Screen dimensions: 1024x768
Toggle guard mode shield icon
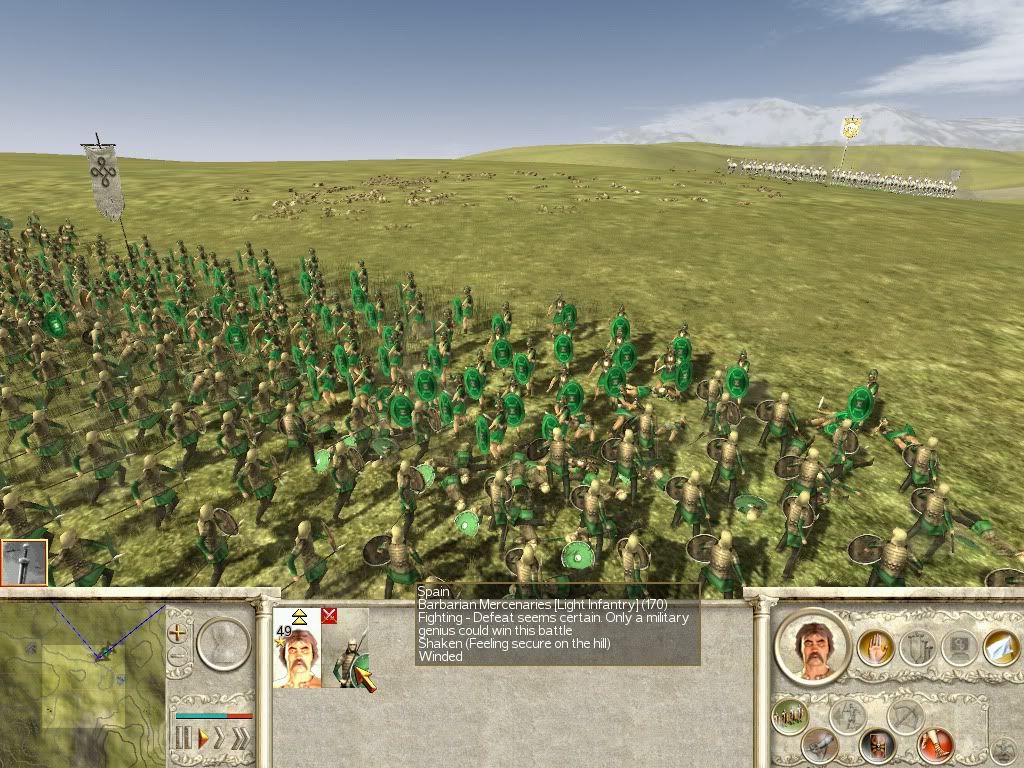click(877, 745)
